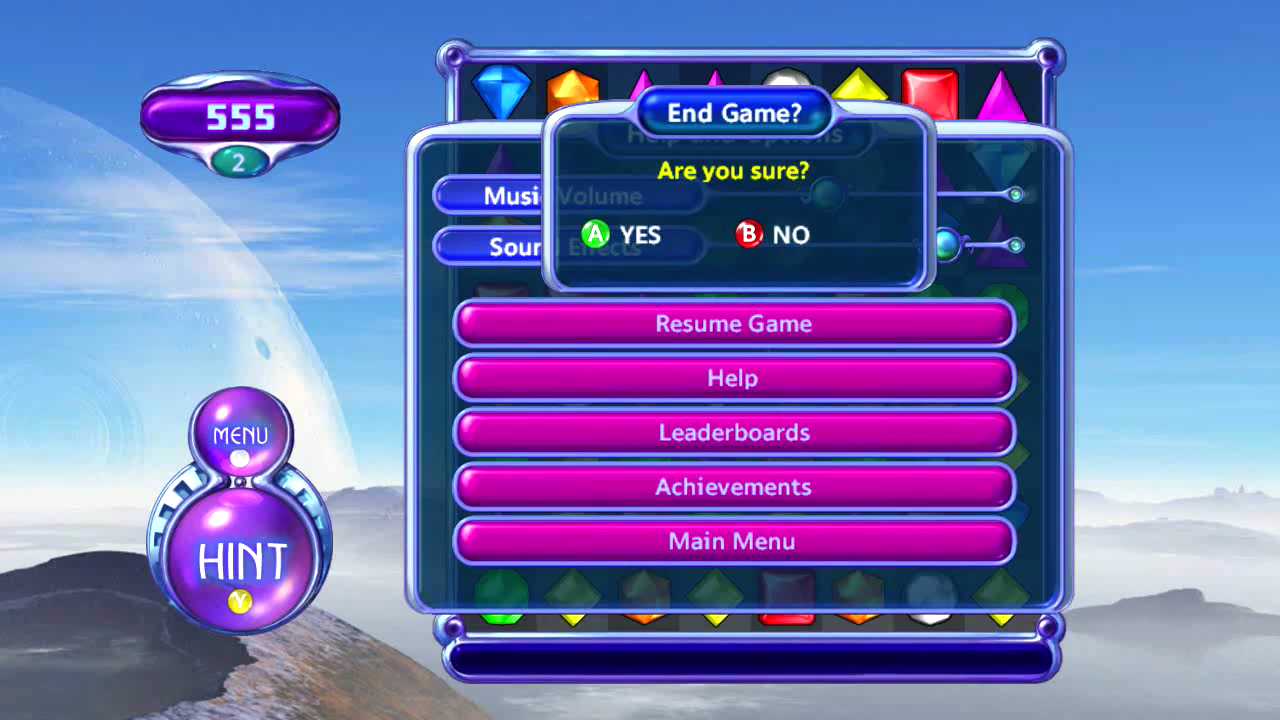The height and width of the screenshot is (720, 1280).
Task: Show the Leaderboards
Action: pos(734,433)
